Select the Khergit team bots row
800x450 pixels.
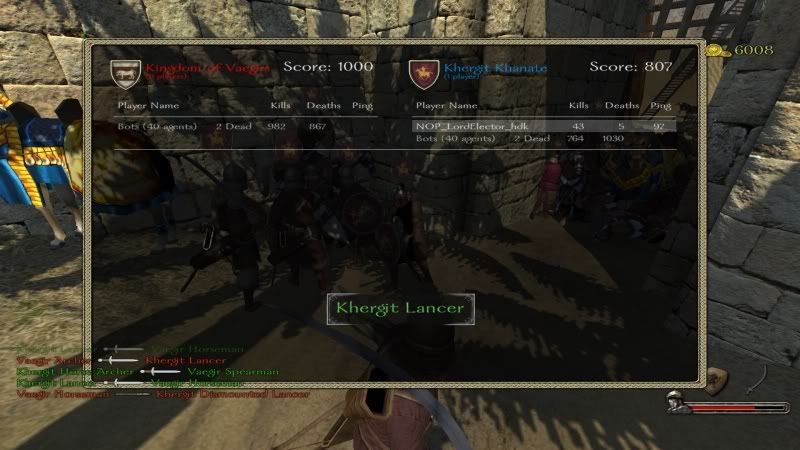coord(543,138)
